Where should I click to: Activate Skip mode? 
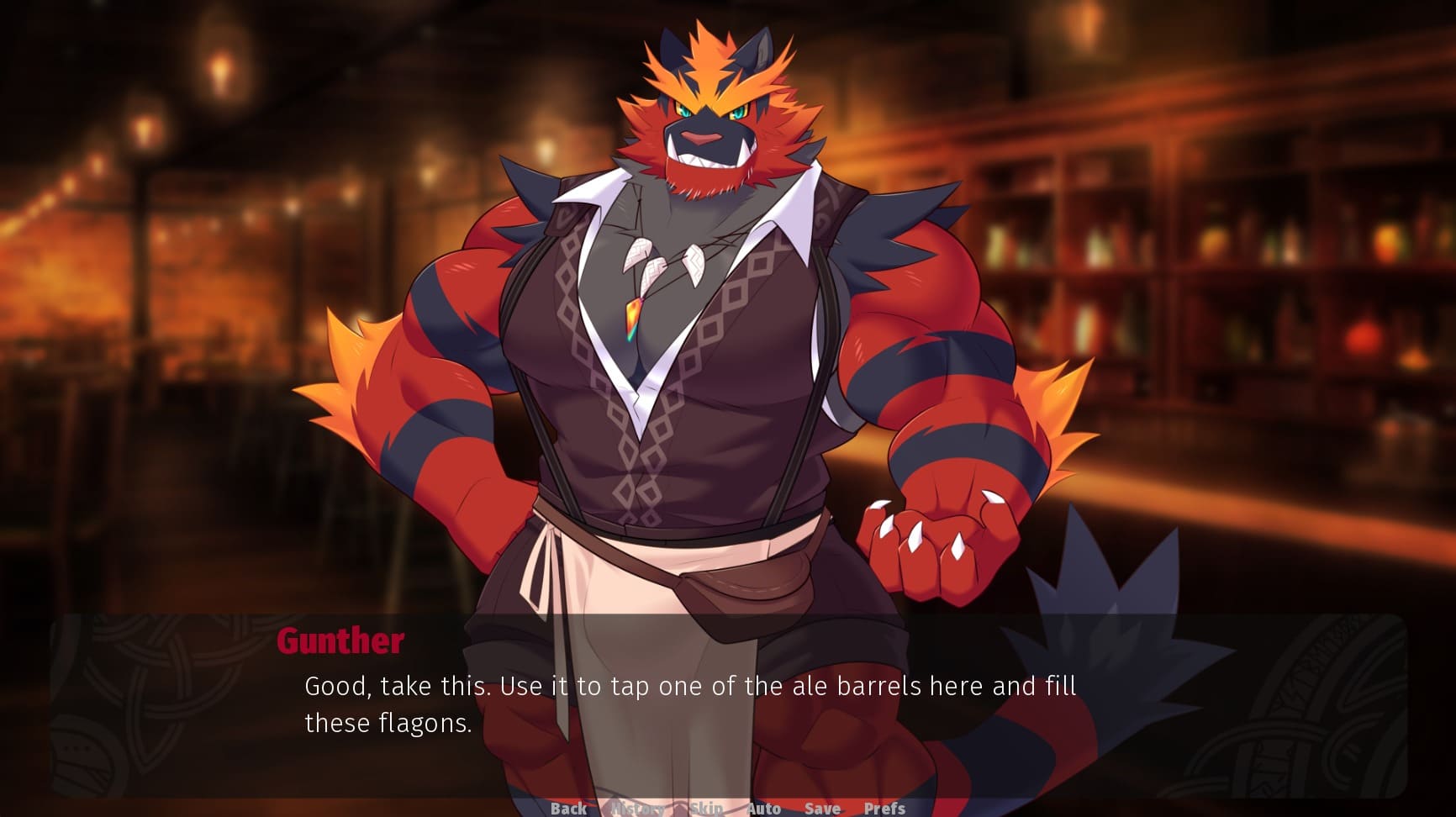706,809
